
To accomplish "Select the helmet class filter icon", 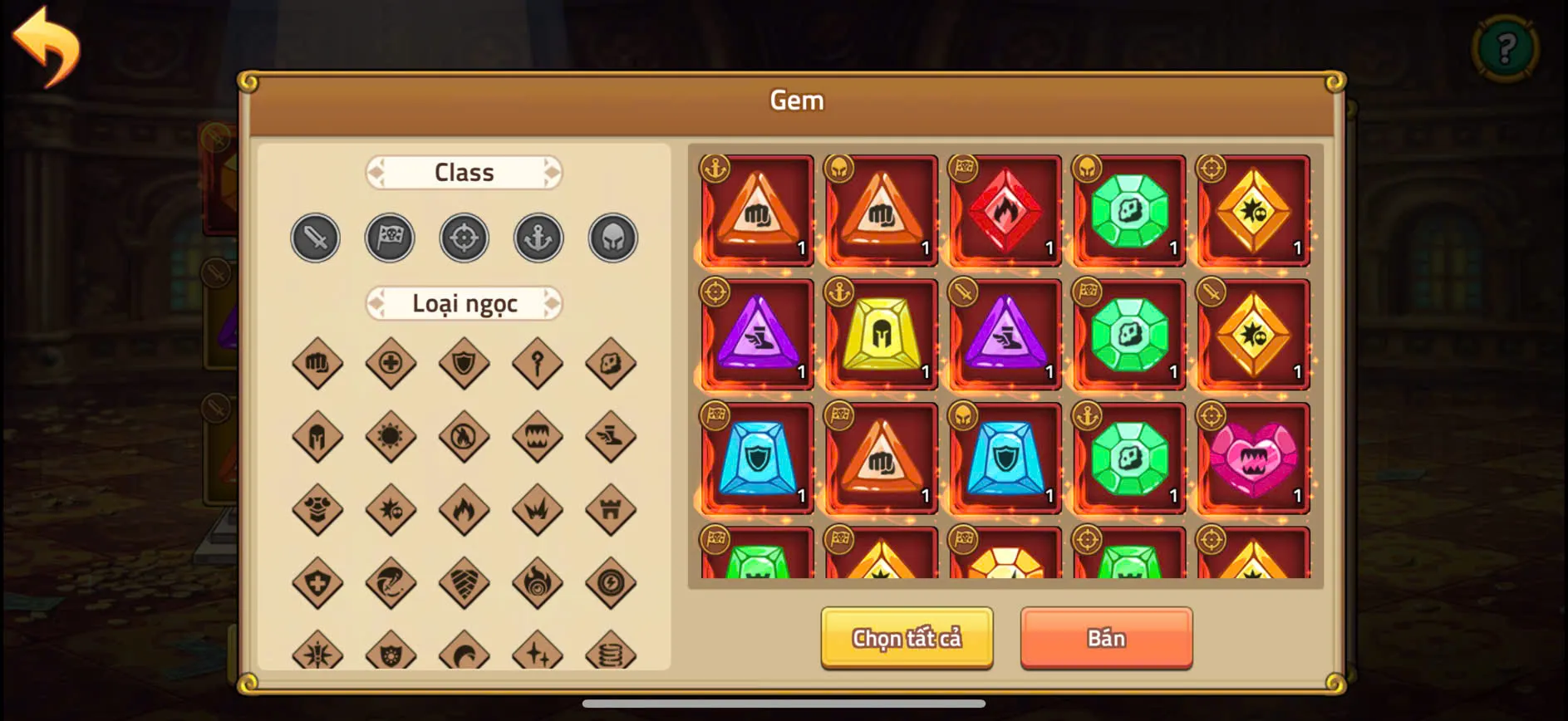I will 612,238.
